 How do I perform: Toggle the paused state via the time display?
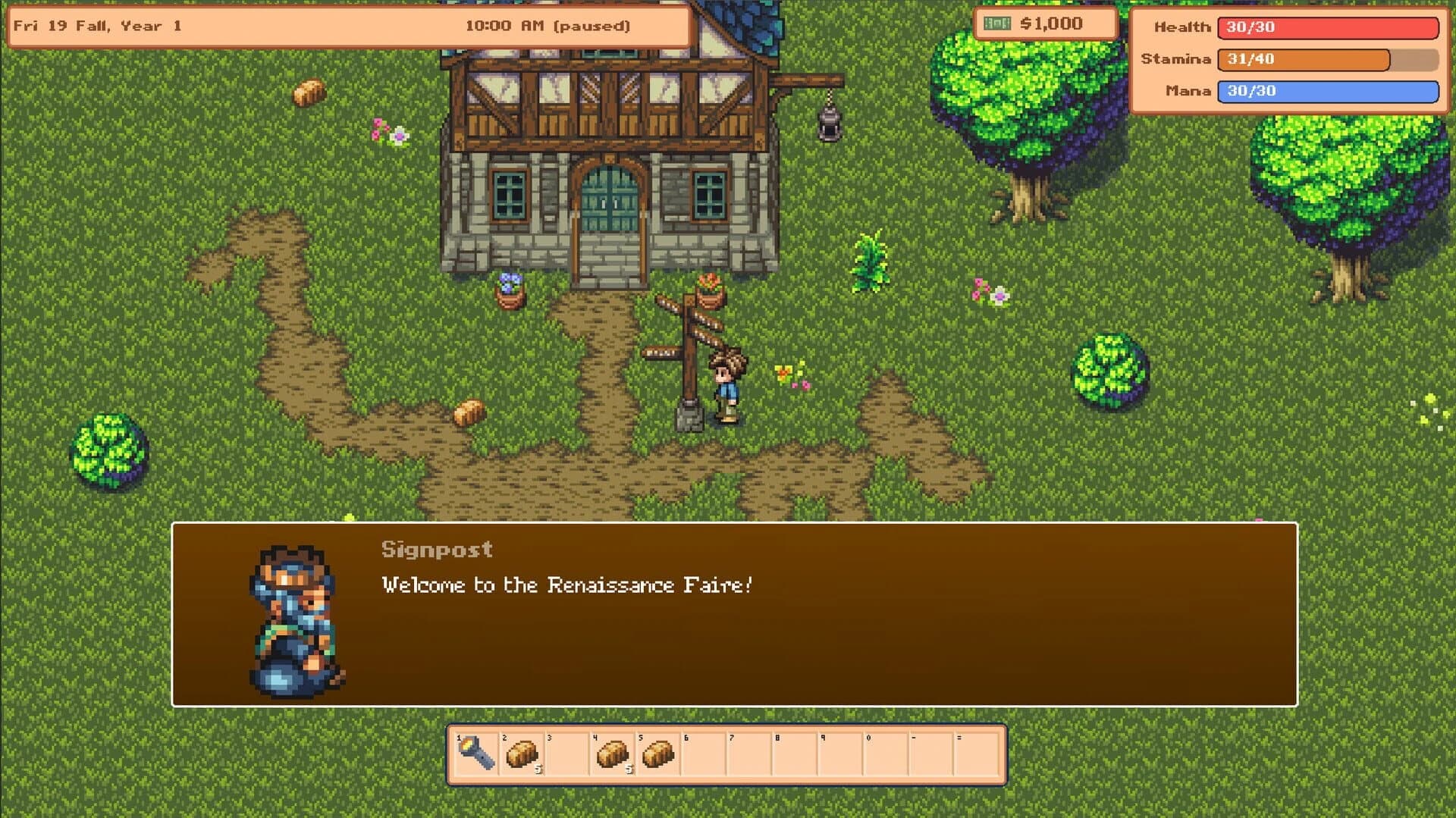click(x=548, y=25)
